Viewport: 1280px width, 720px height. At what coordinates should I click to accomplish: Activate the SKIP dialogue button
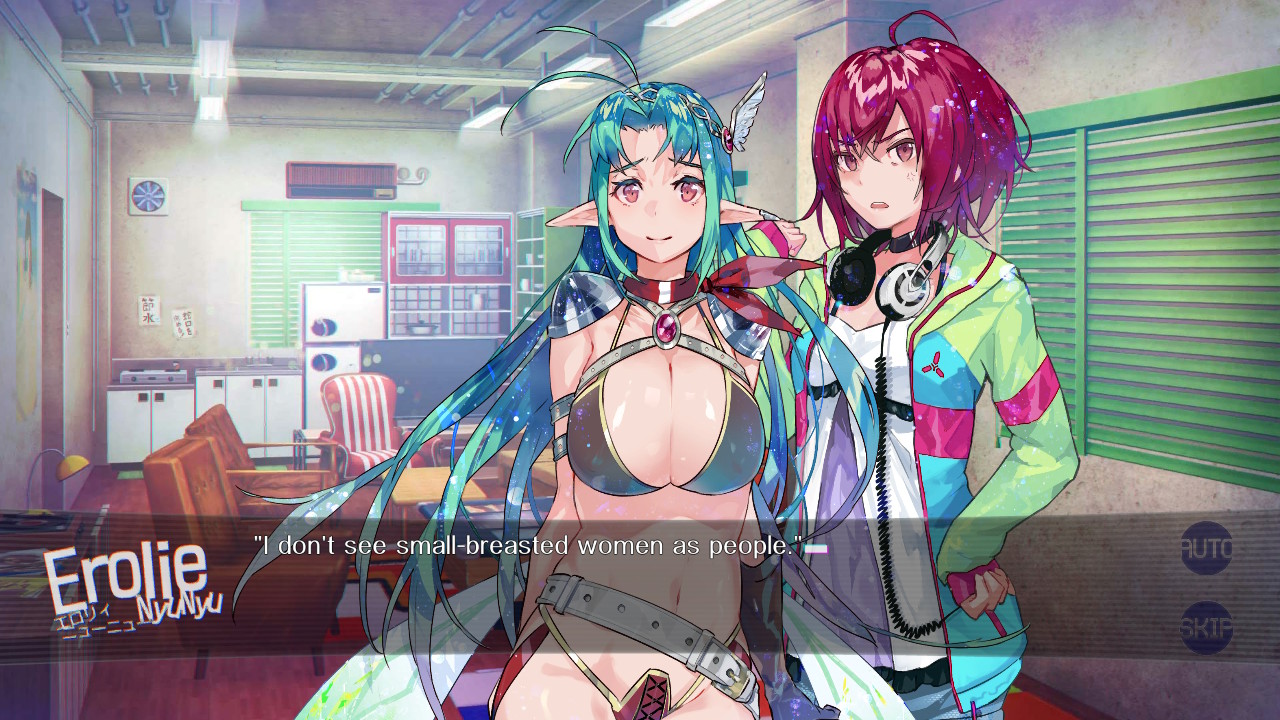point(1206,628)
